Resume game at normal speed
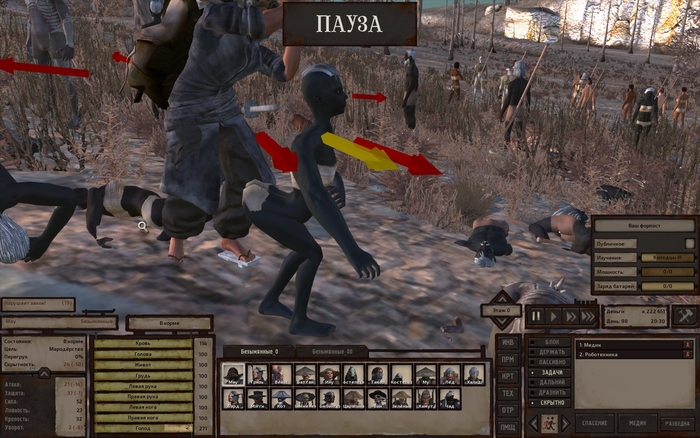This screenshot has width=700, height=438. click(x=554, y=316)
